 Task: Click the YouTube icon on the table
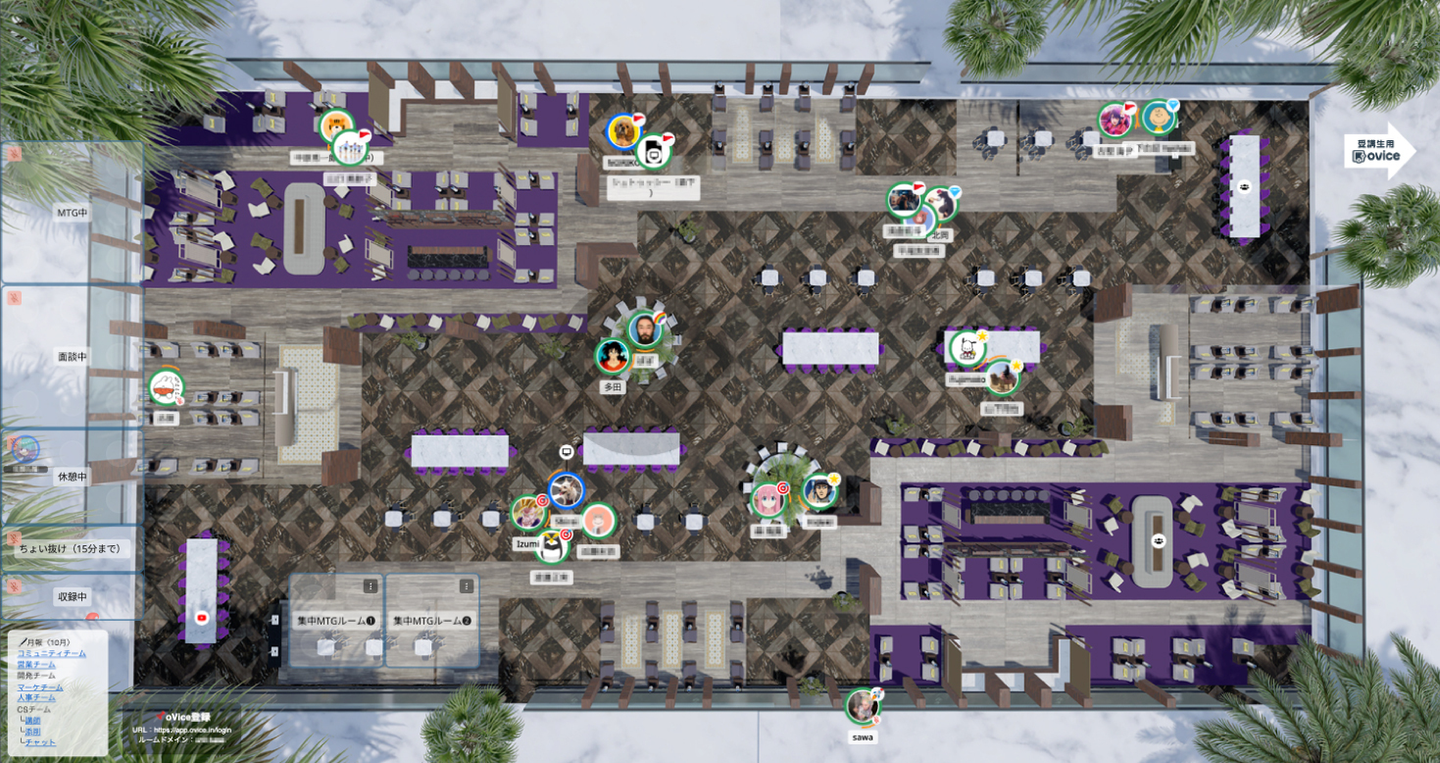(x=202, y=620)
